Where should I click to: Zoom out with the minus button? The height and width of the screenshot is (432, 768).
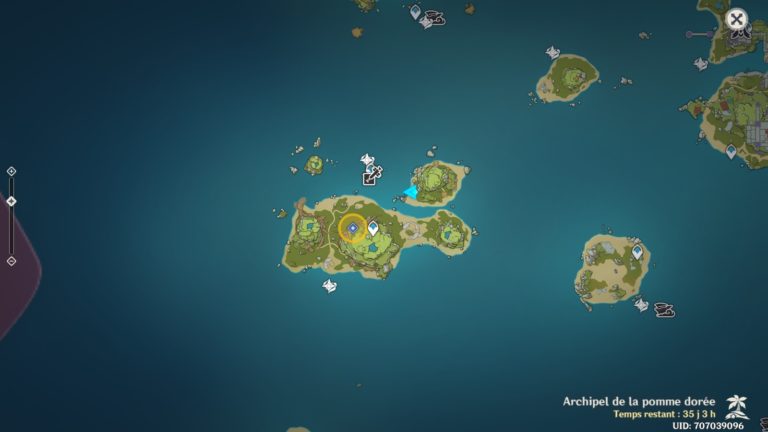[11, 261]
